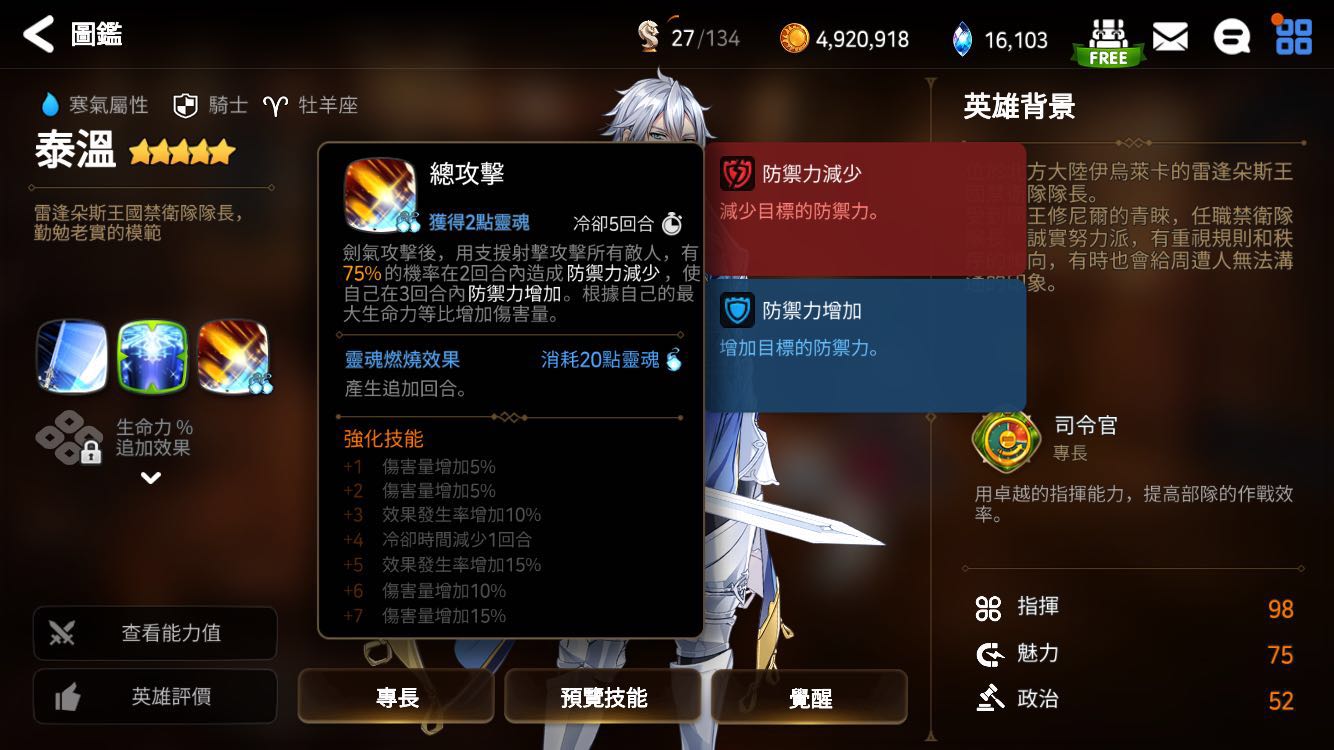Select the first sword-slash skill icon

[x=73, y=358]
